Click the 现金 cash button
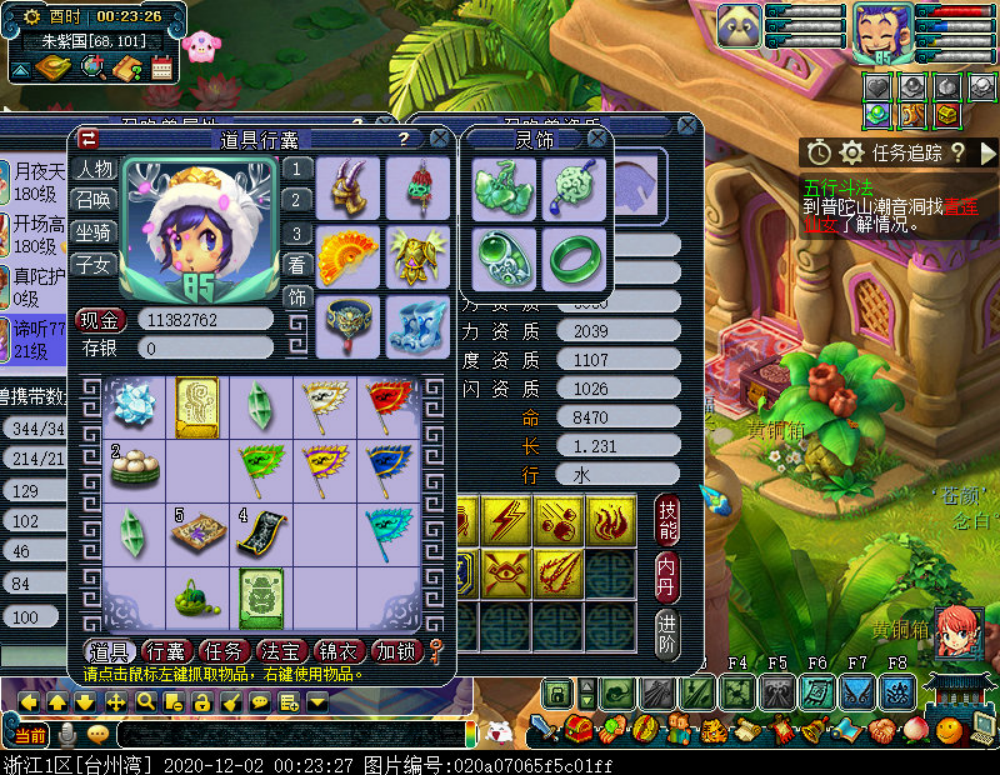This screenshot has height=775, width=1000. point(100,320)
